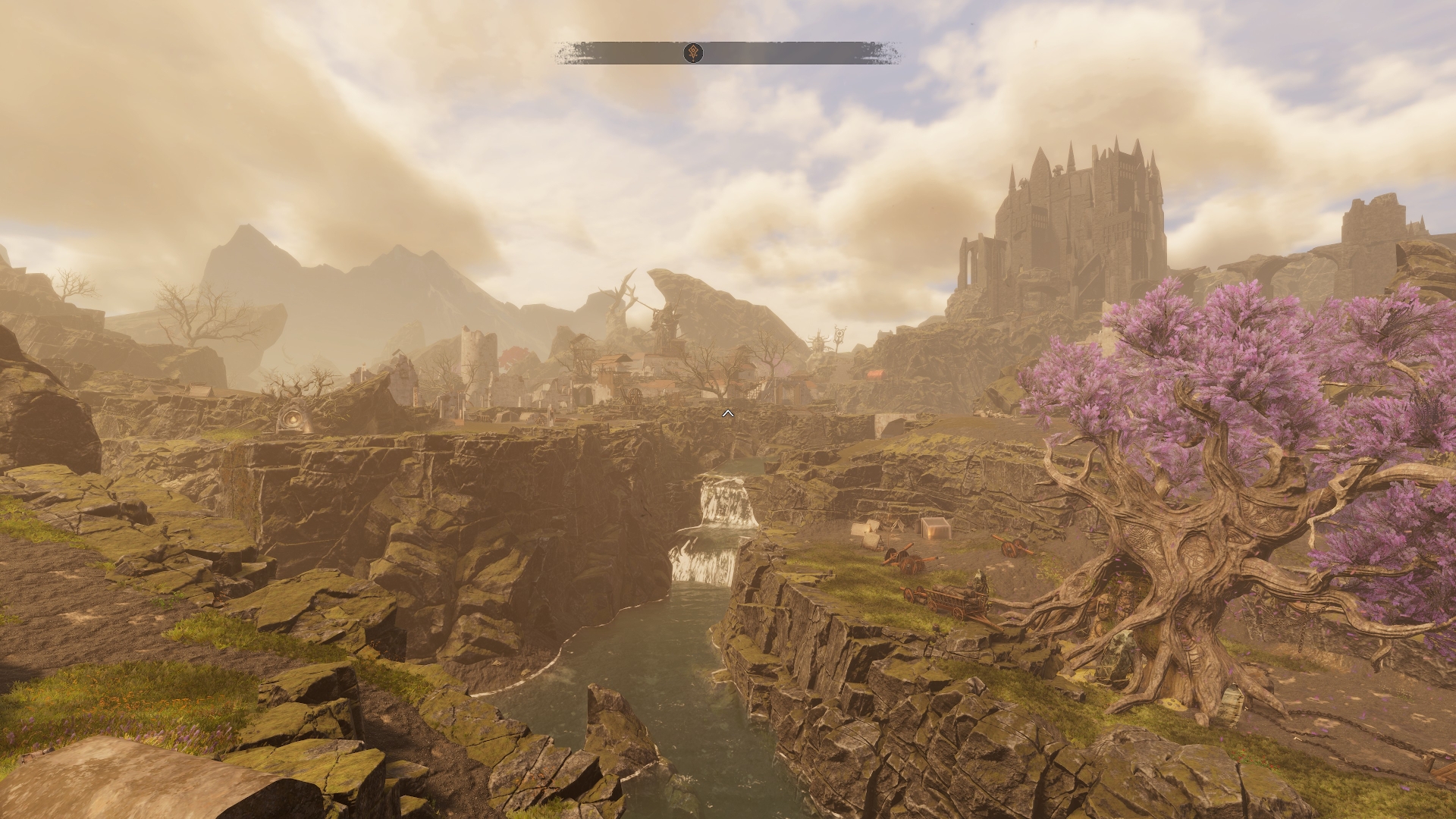Open details on the compass center emblem
This screenshot has width=1456, height=819.
[692, 53]
